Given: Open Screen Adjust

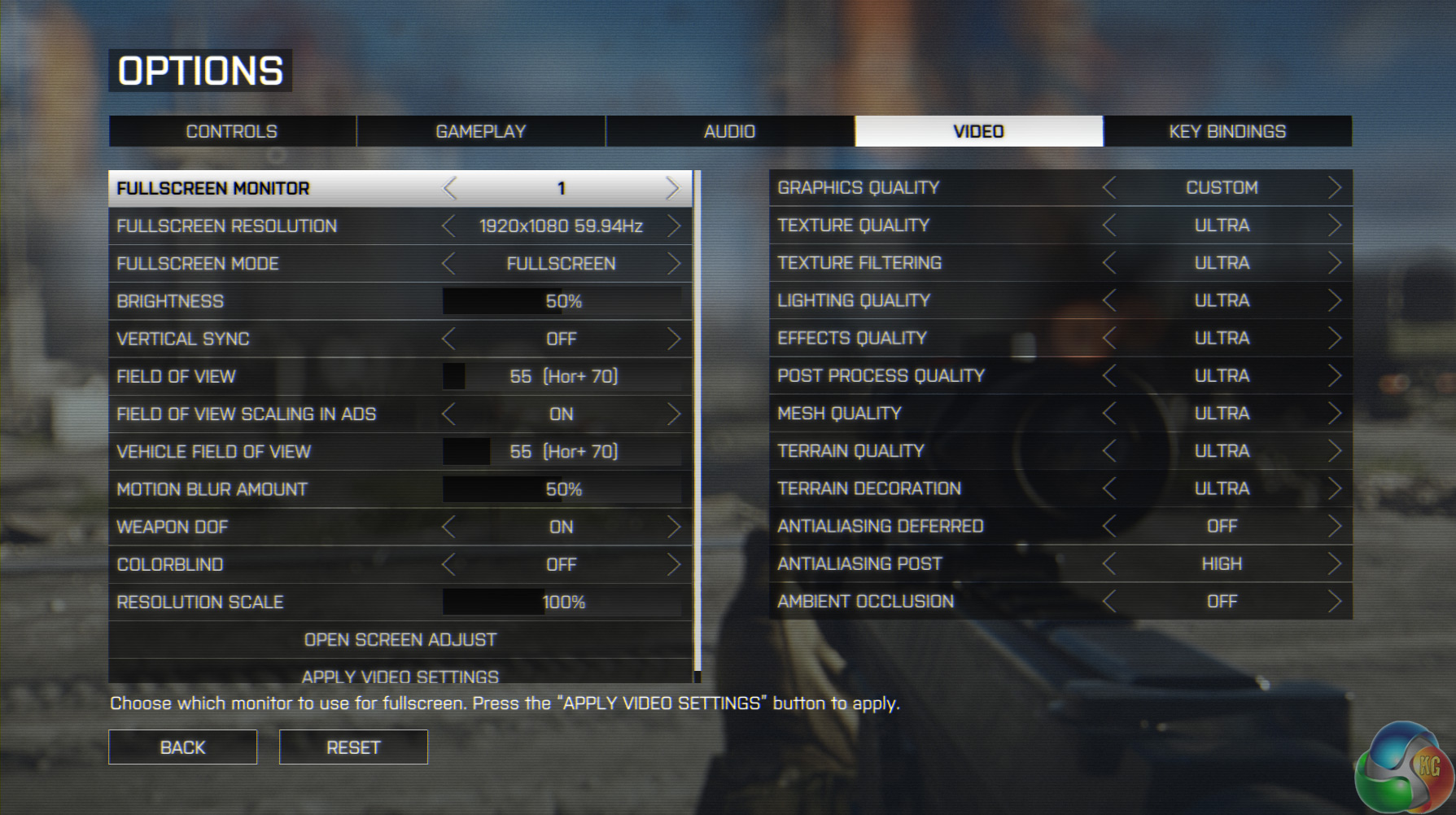Looking at the screenshot, I should coord(400,640).
